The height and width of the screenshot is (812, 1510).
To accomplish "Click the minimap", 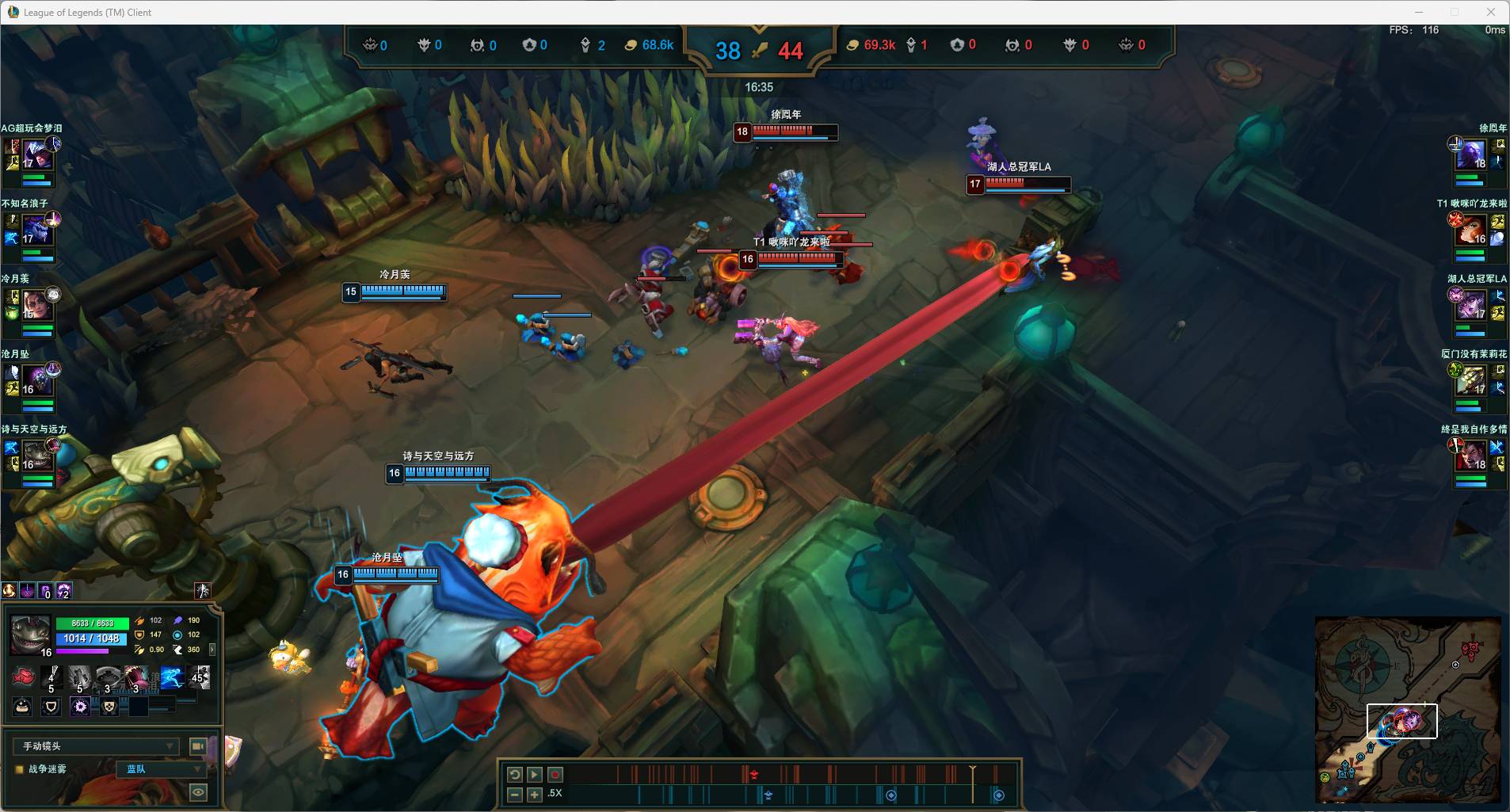I will tap(1408, 710).
